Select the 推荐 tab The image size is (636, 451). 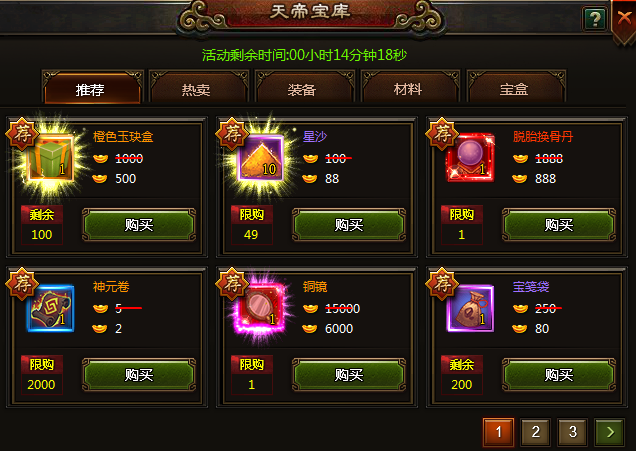90,89
